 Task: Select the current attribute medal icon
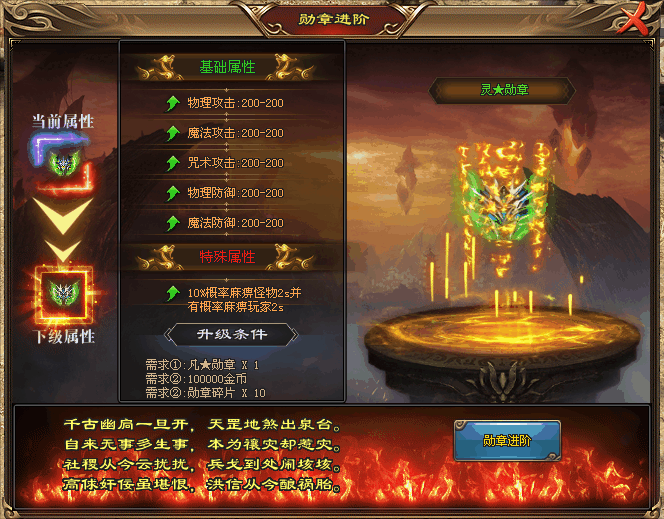pyautogui.click(x=62, y=161)
